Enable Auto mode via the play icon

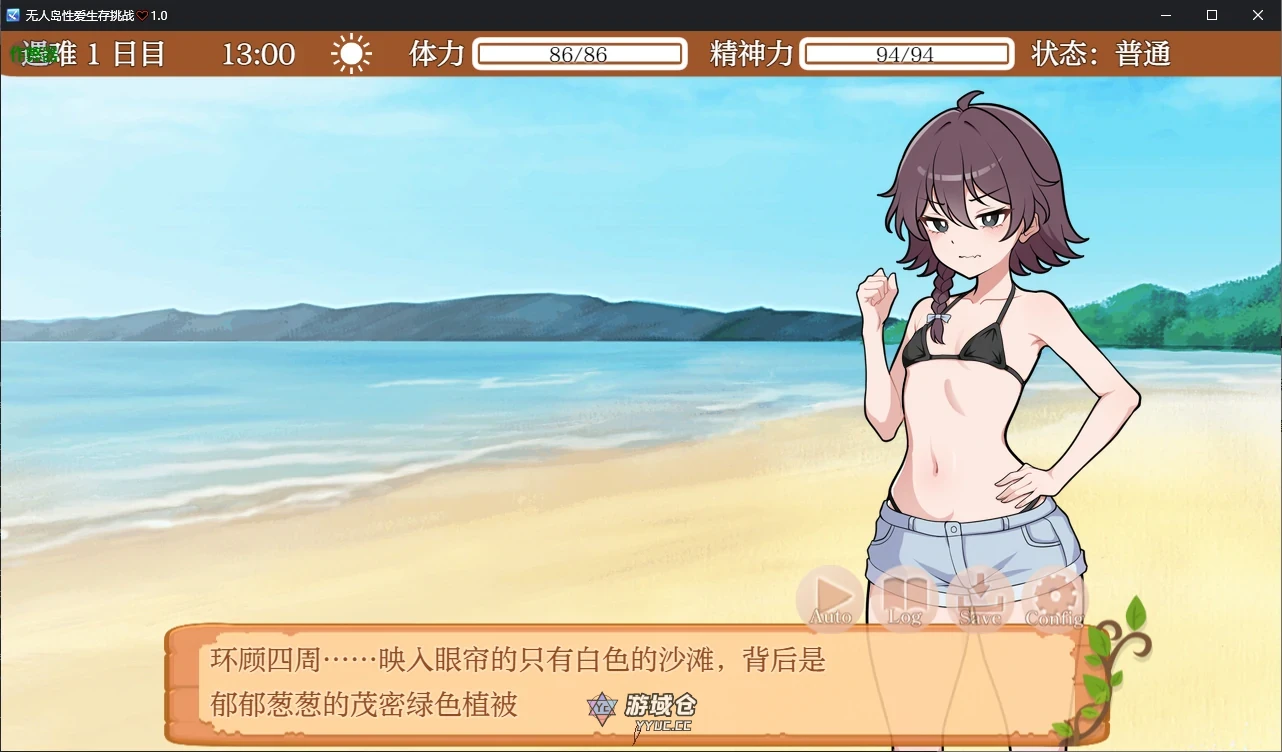pos(828,598)
